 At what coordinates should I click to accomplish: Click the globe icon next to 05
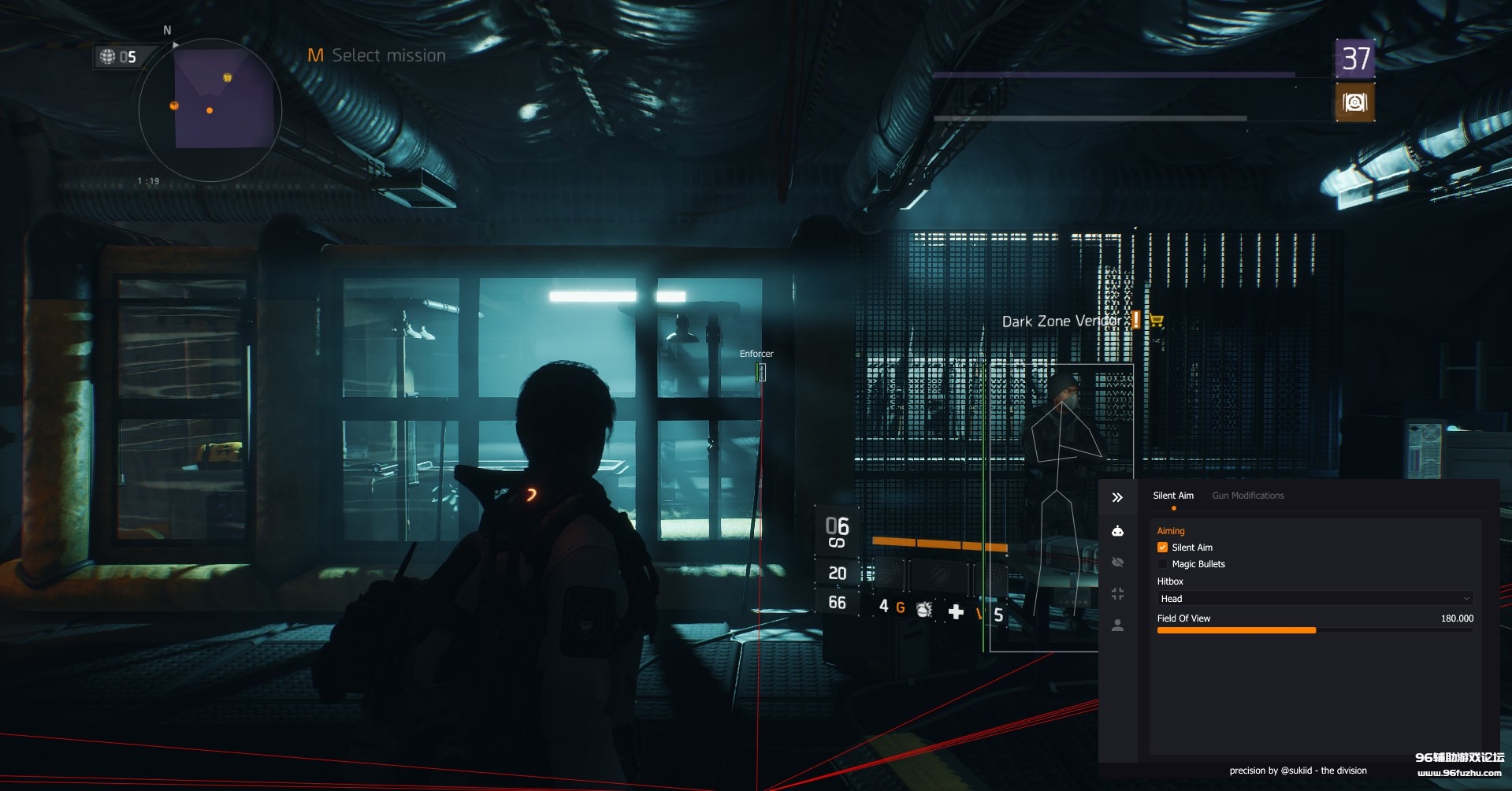point(108,56)
